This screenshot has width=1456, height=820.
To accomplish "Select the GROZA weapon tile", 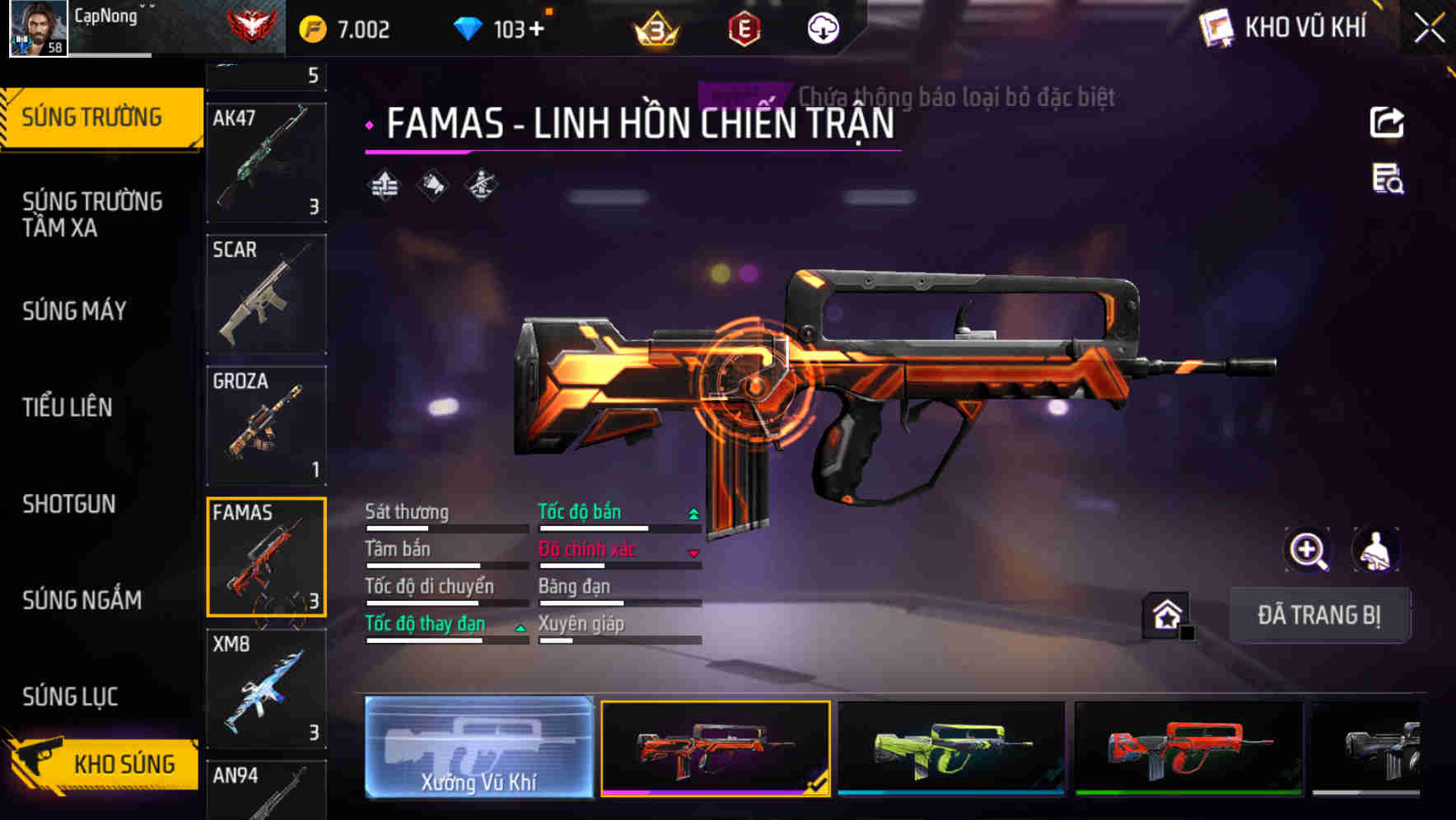I will point(265,426).
